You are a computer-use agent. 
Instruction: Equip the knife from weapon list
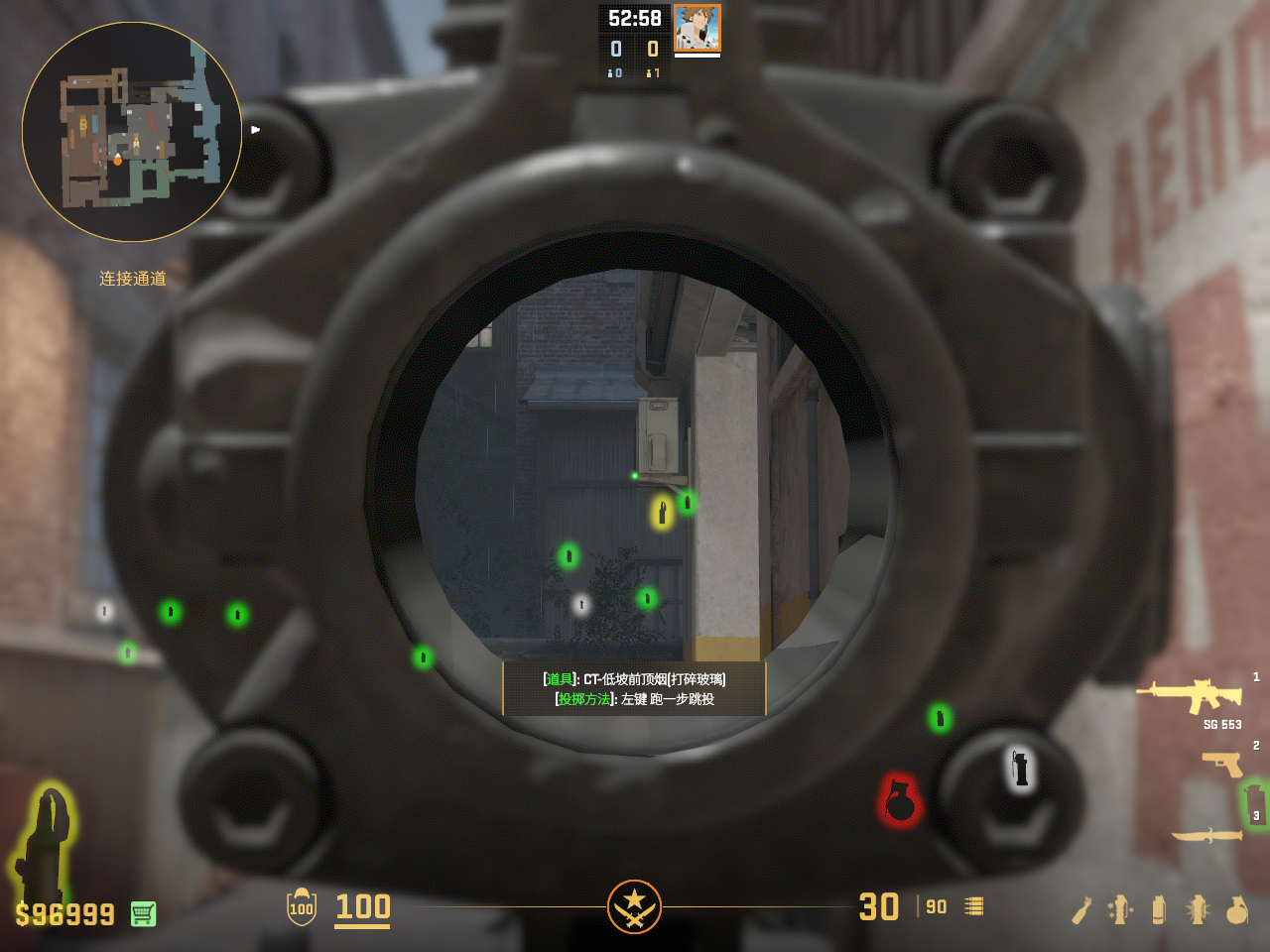click(1206, 835)
